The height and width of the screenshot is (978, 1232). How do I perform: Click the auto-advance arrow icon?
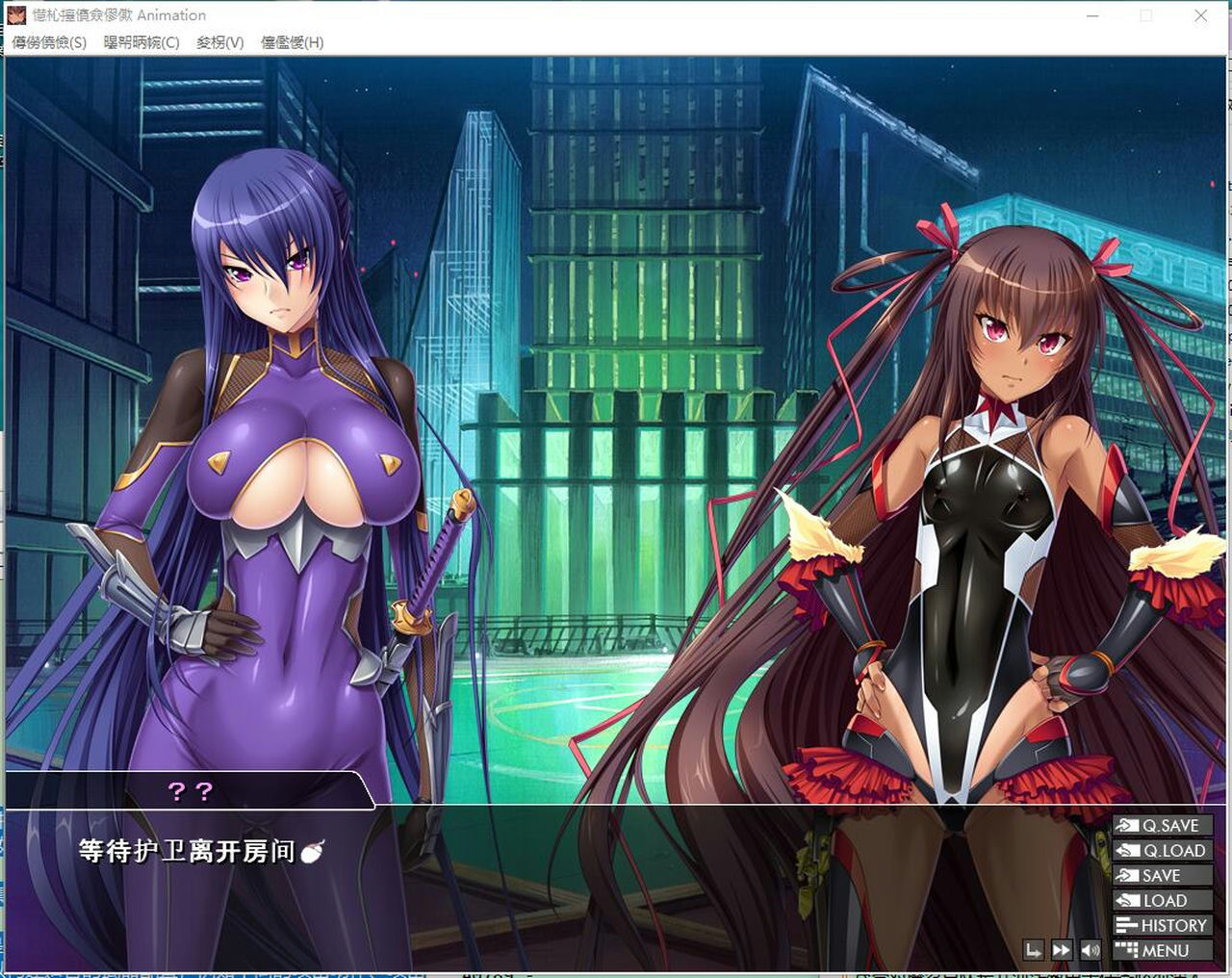pyautogui.click(x=1033, y=949)
